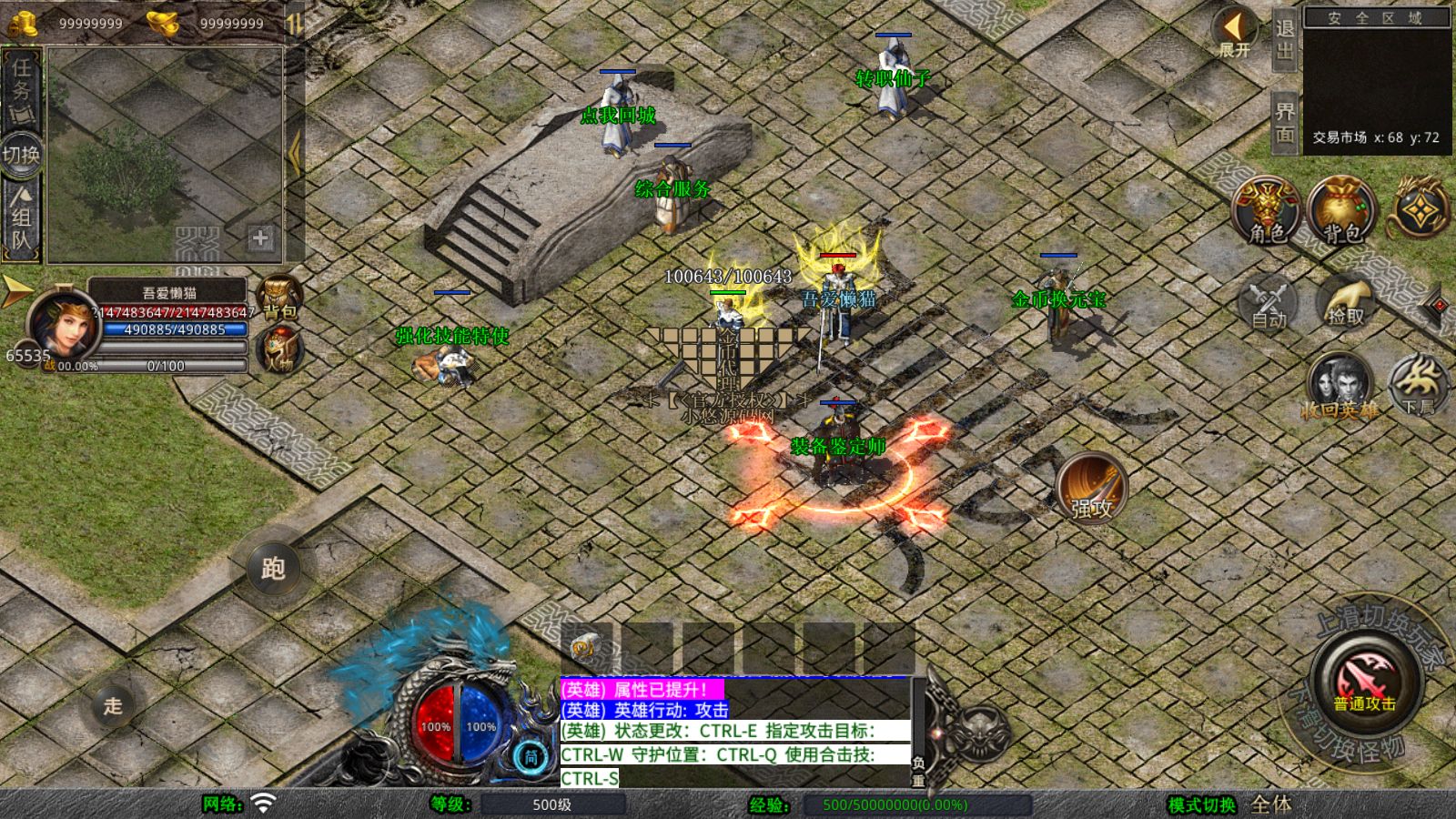Activate the 强攻 skill
Image resolution: width=1456 pixels, height=819 pixels.
[1092, 489]
